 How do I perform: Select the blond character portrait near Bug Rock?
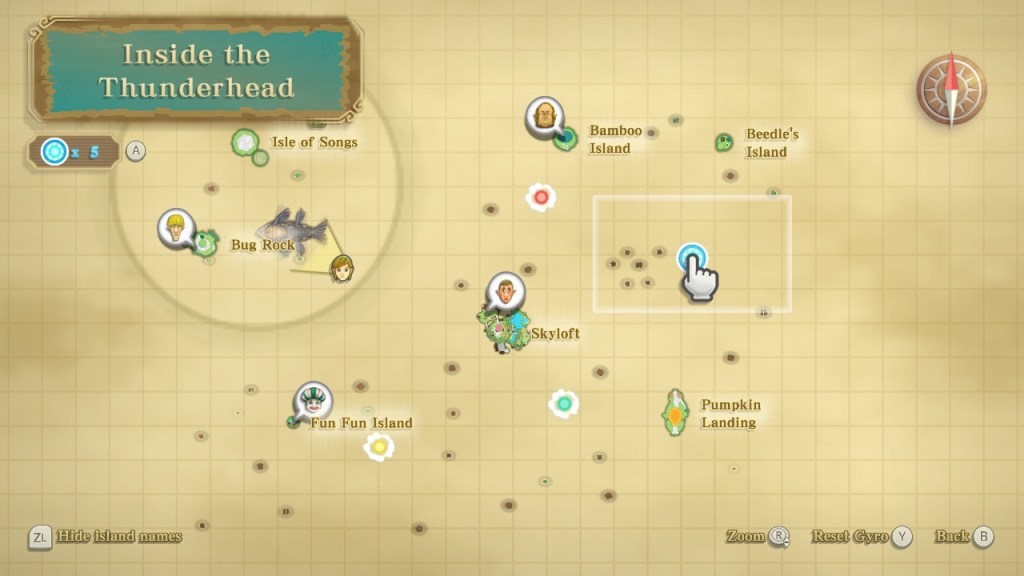175,227
